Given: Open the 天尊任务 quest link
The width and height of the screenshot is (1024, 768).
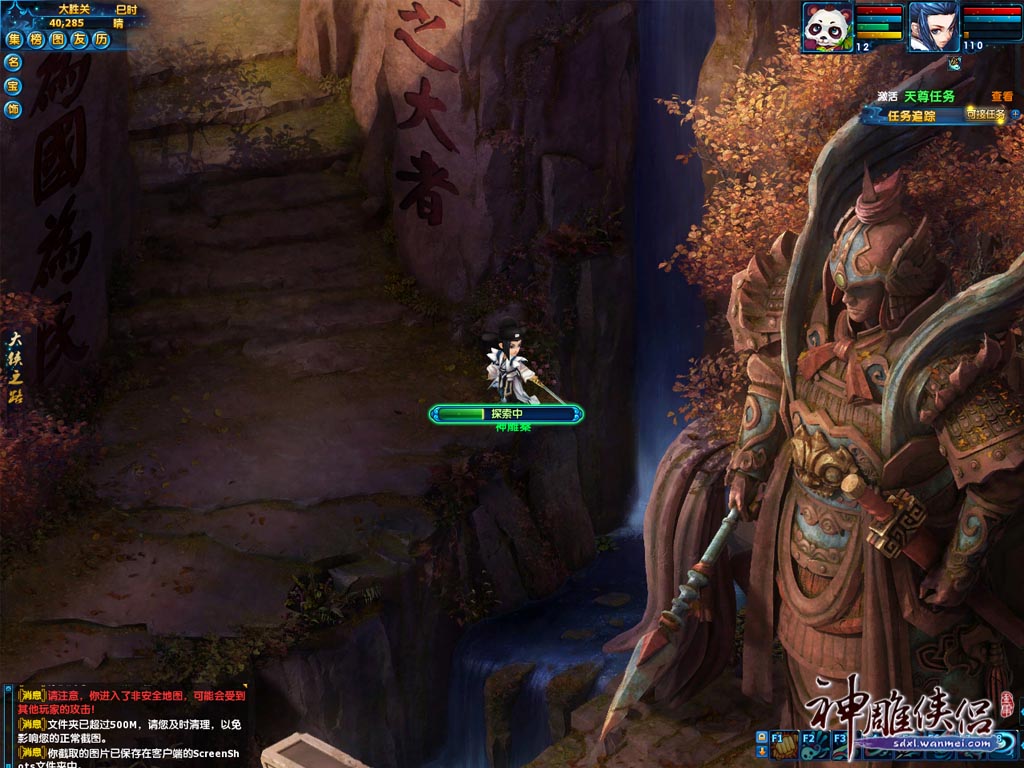Looking at the screenshot, I should pos(929,97).
